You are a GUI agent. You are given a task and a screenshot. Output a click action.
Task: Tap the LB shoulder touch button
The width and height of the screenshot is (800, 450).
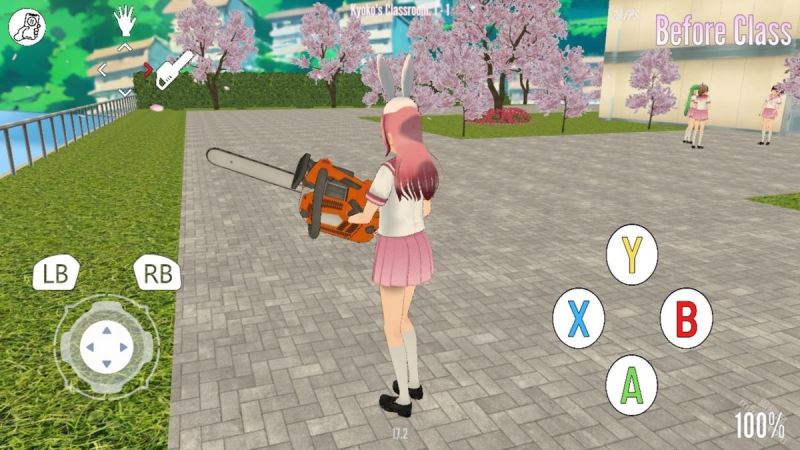[57, 274]
